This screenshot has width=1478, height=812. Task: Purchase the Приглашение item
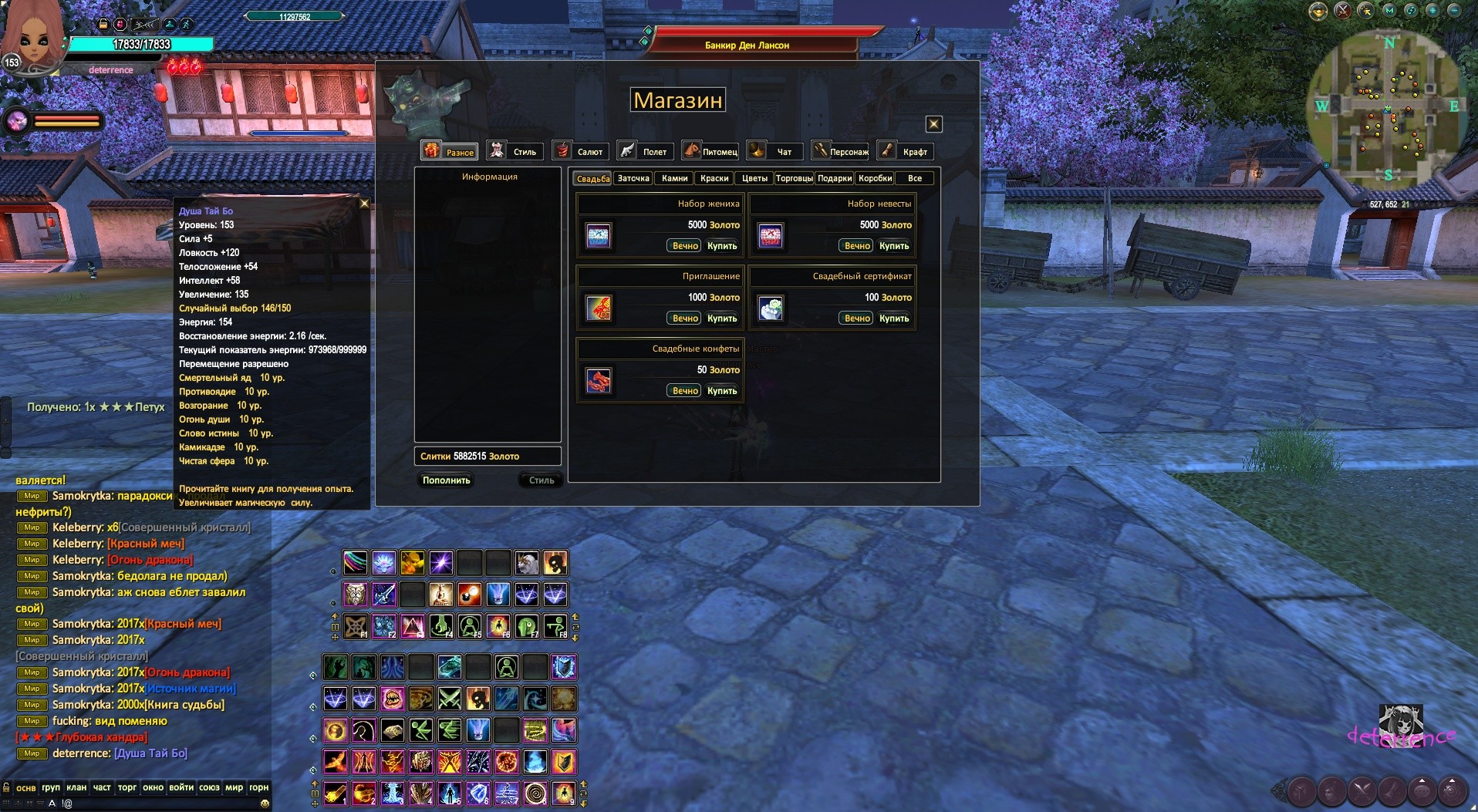(x=722, y=318)
